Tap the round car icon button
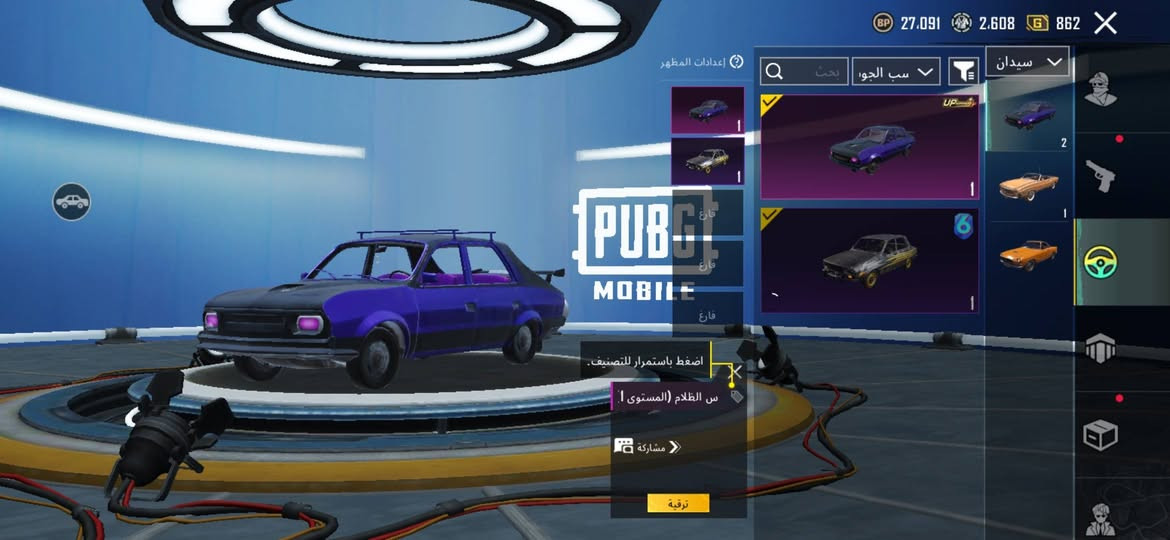The image size is (1170, 540). coord(72,202)
